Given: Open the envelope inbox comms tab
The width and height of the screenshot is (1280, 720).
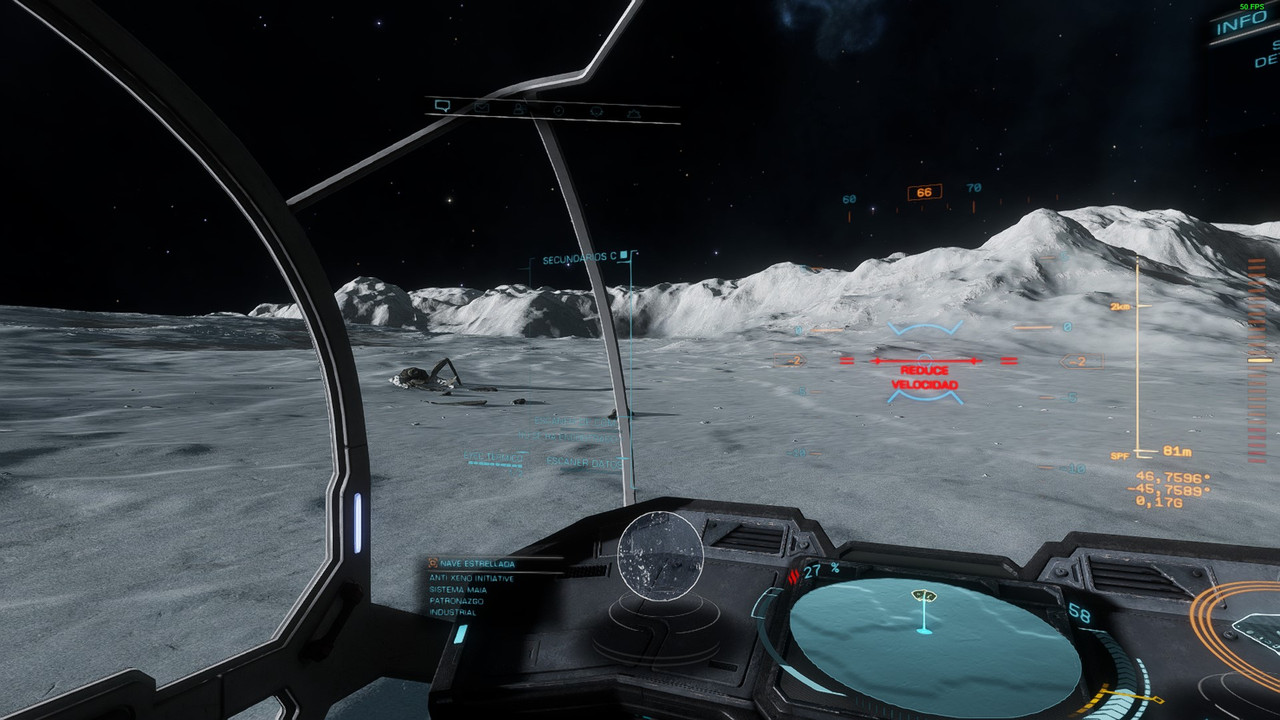Looking at the screenshot, I should pyautogui.click(x=481, y=106).
